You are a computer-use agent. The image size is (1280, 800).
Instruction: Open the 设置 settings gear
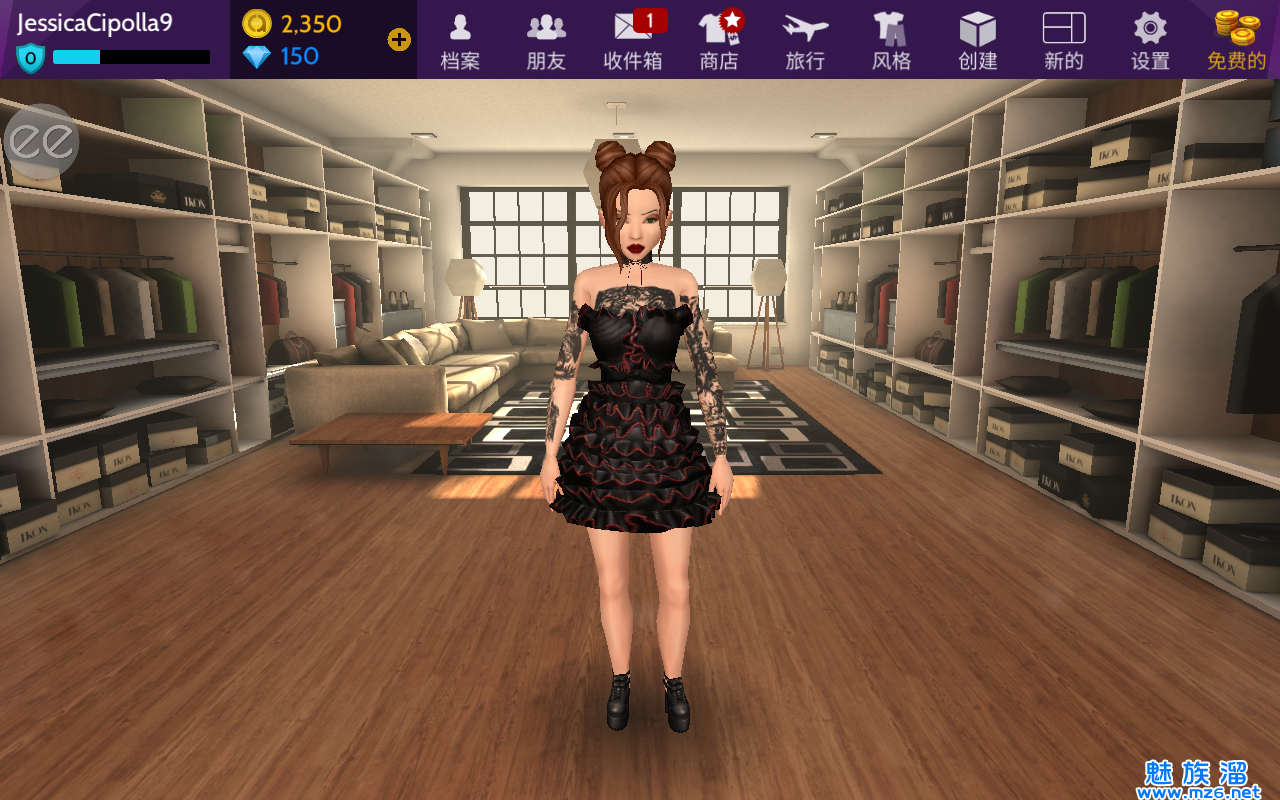(x=1150, y=40)
